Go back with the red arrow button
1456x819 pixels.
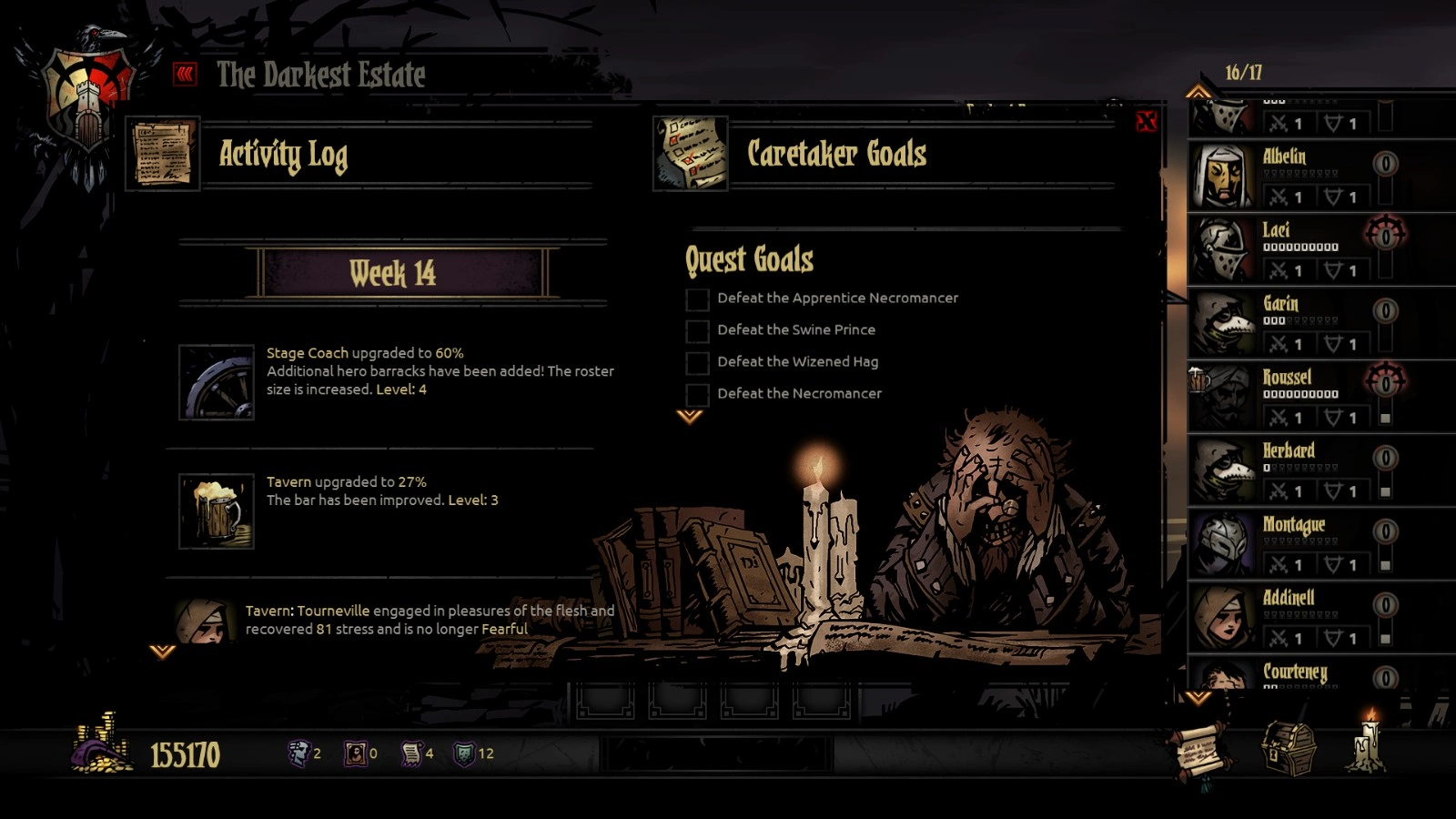pos(186,74)
